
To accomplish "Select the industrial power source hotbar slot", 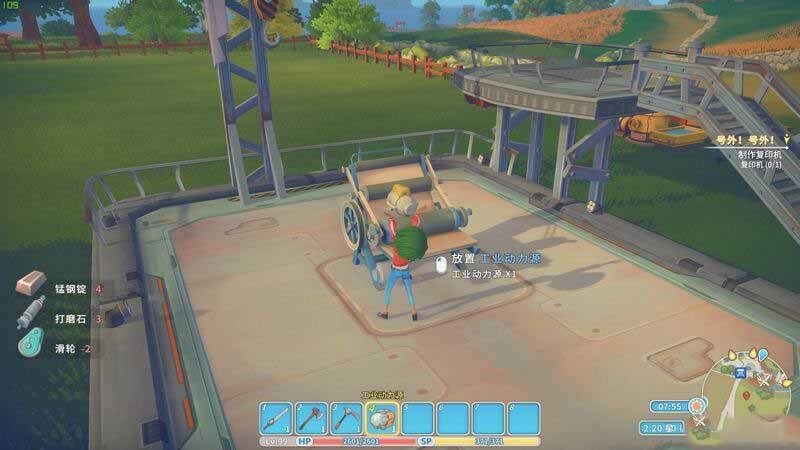I will click(x=382, y=418).
